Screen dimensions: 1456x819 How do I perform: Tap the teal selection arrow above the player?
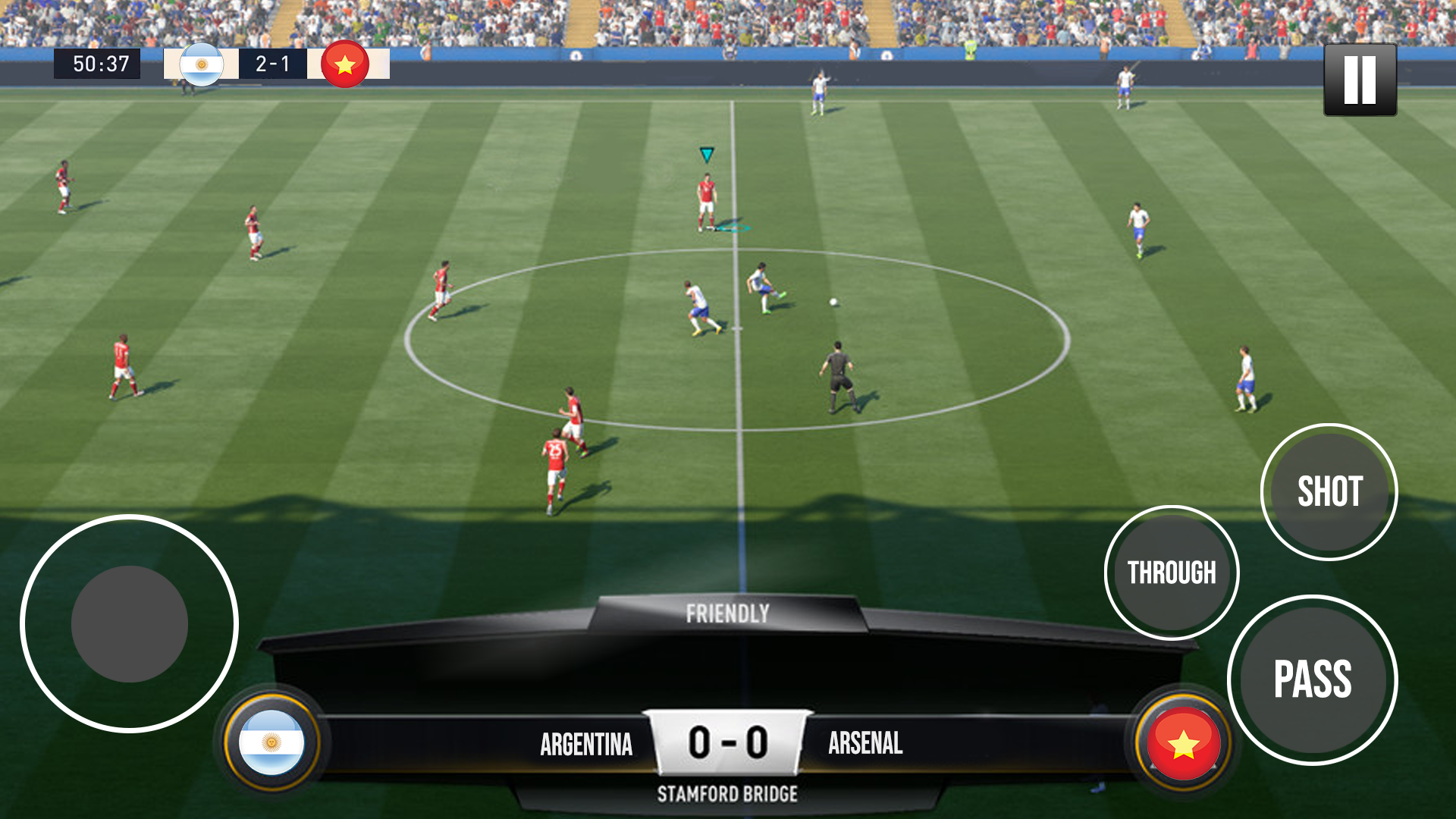(x=706, y=155)
